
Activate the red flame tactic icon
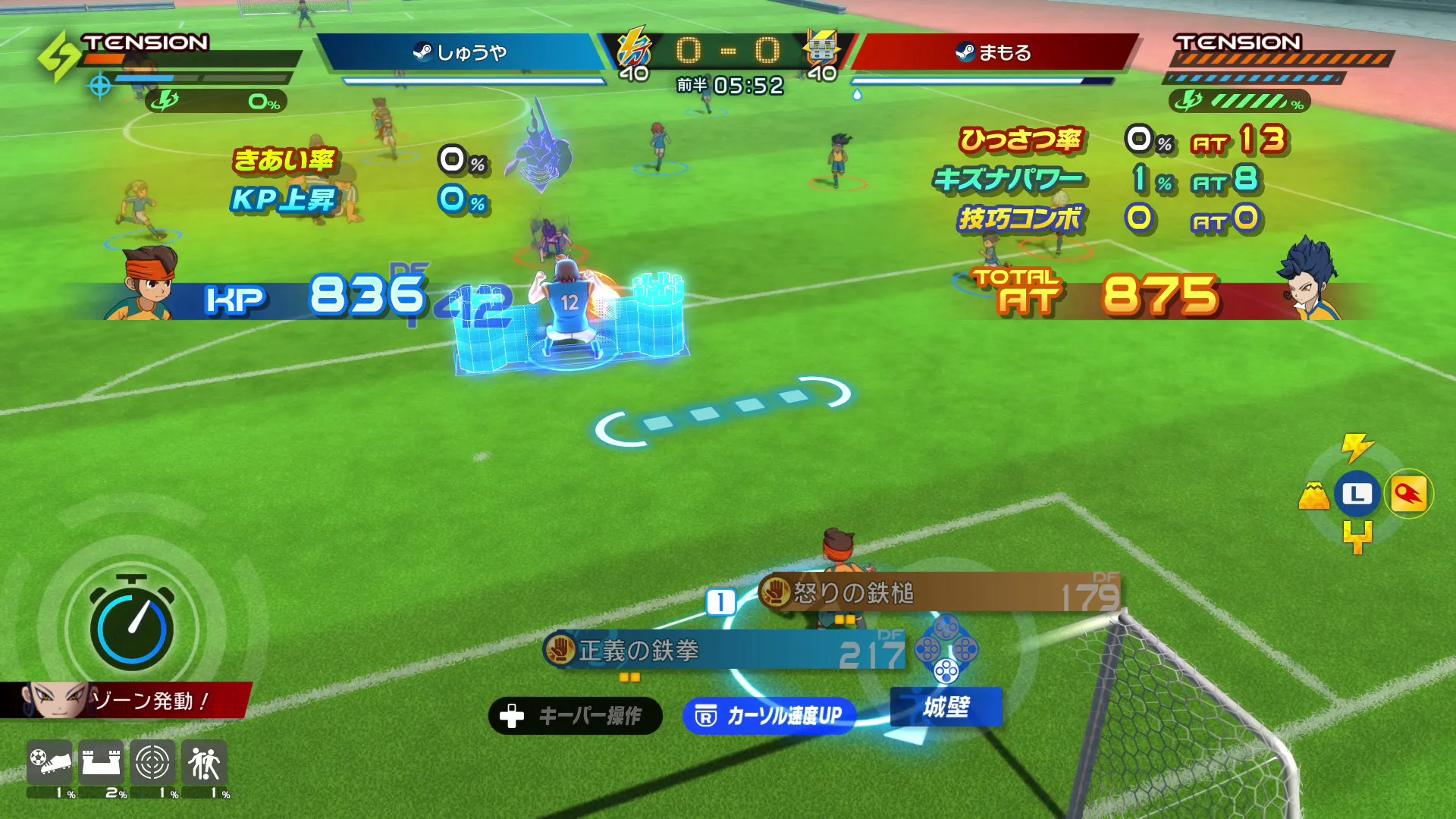1408,494
